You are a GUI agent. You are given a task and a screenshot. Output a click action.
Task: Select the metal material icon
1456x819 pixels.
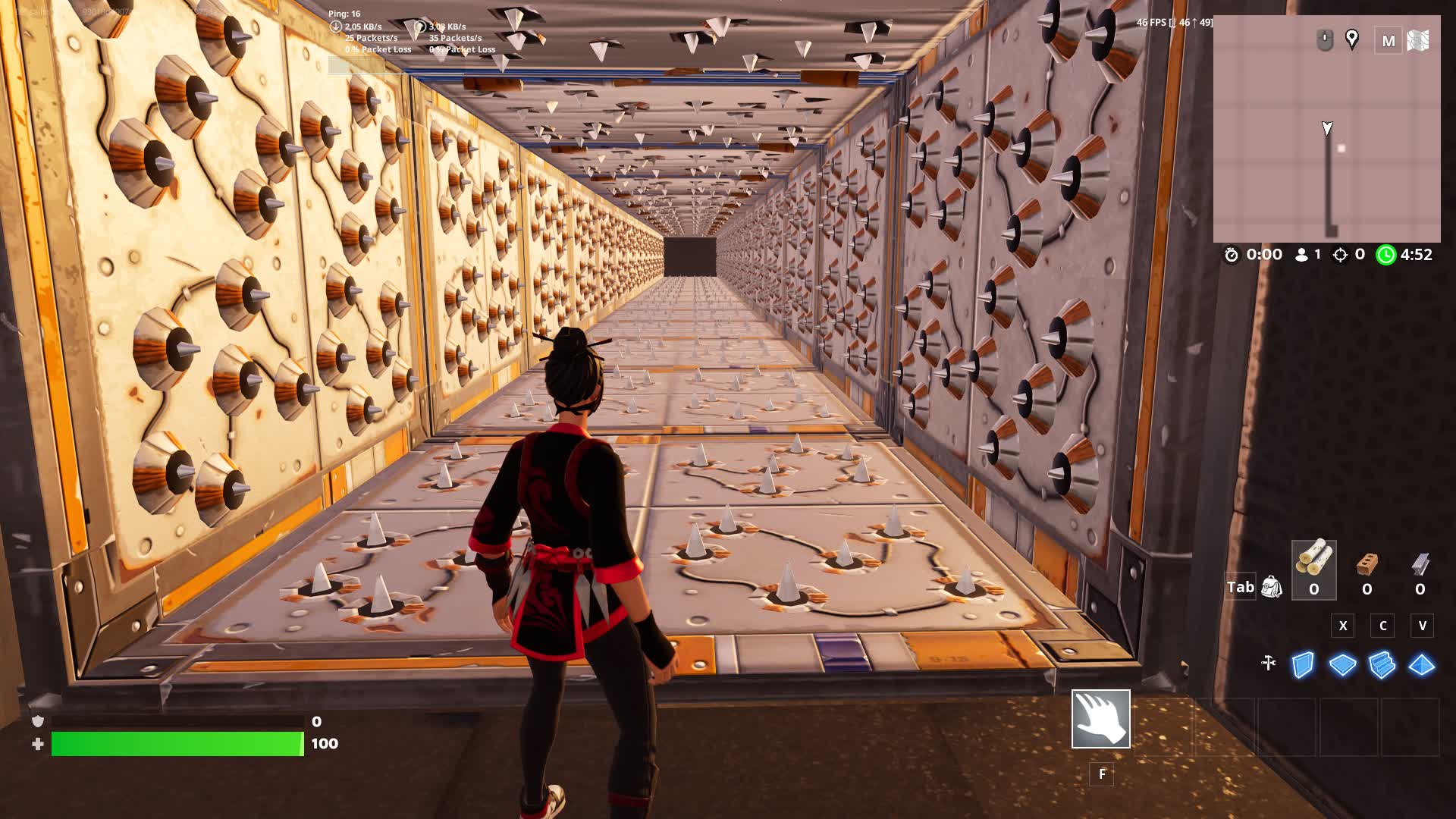pos(1420,565)
